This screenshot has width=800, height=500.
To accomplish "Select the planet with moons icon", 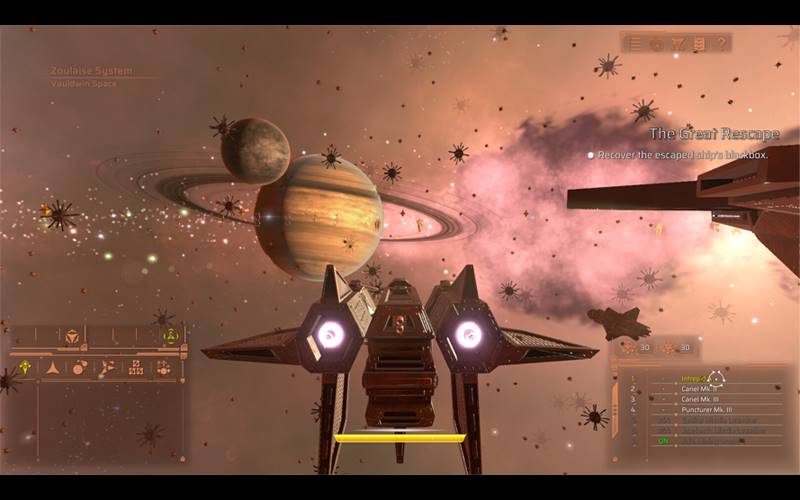I will coord(79,367).
